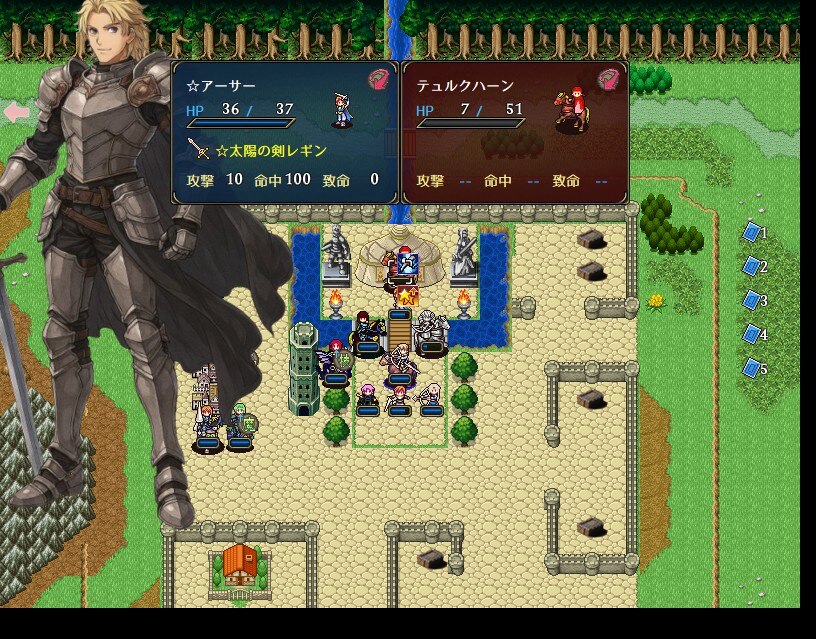Activate the blue card icon numbered 4
This screenshot has width=816, height=639.
coord(751,334)
